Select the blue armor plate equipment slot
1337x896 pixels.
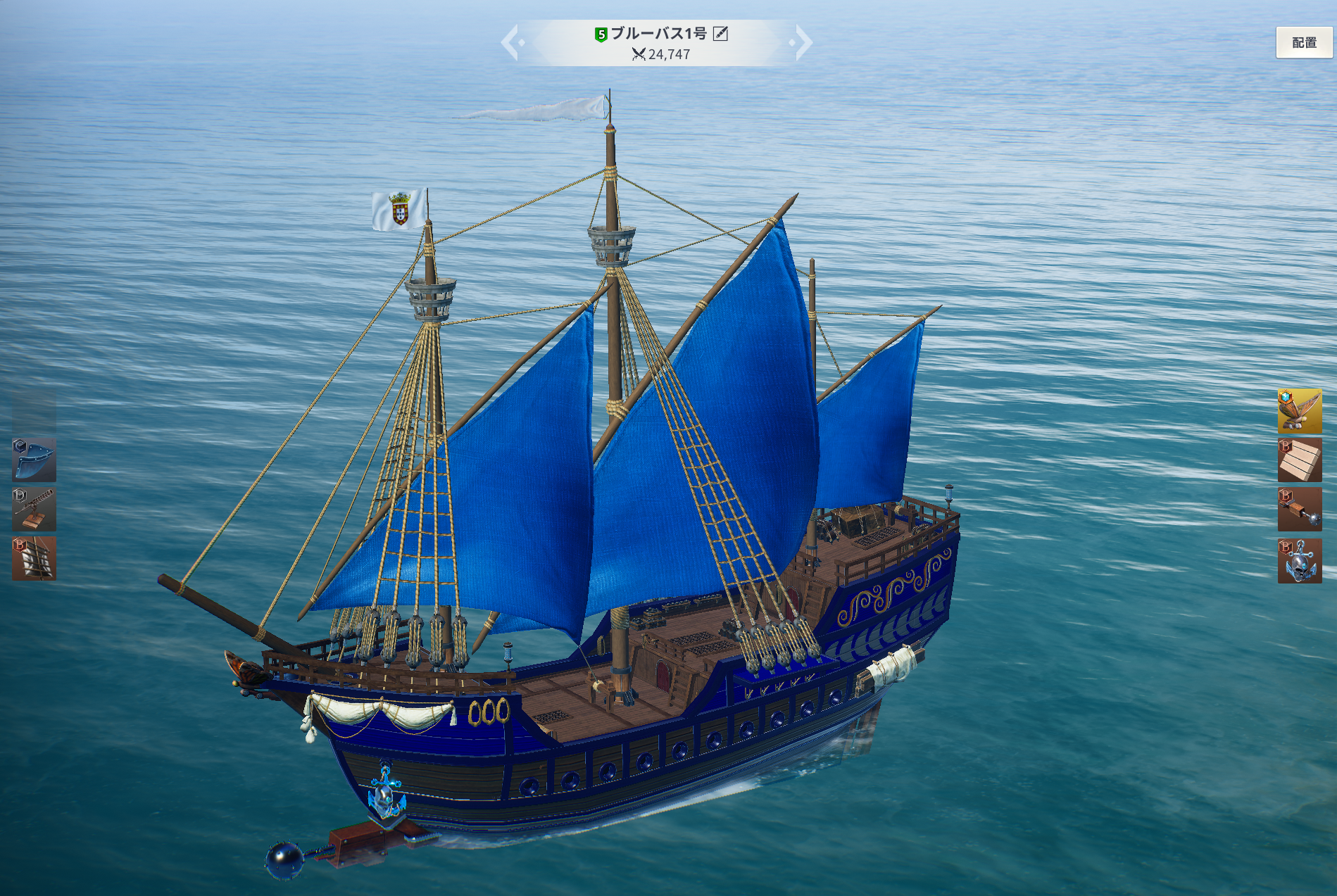34,460
